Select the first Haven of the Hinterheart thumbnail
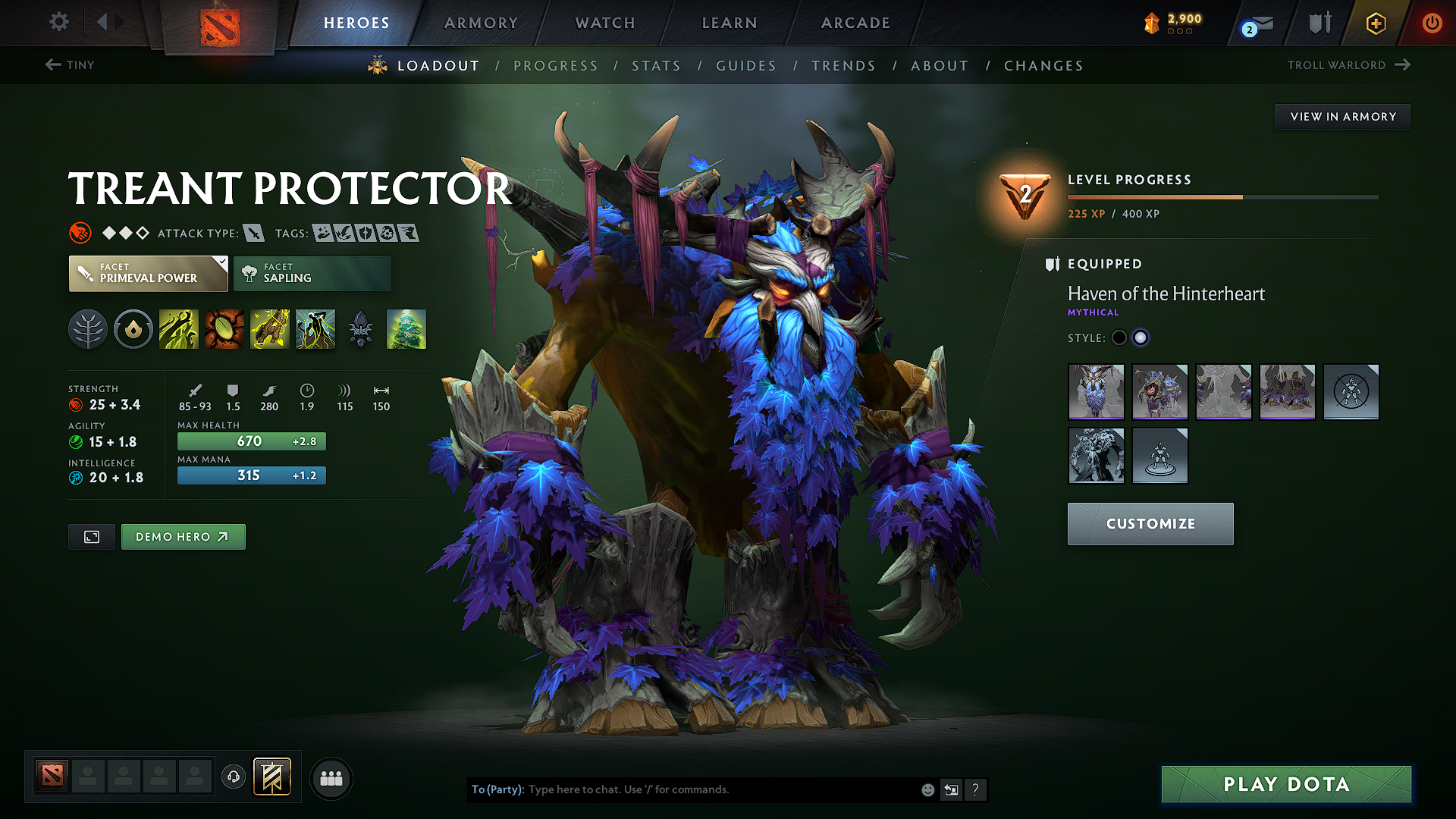 click(x=1096, y=392)
